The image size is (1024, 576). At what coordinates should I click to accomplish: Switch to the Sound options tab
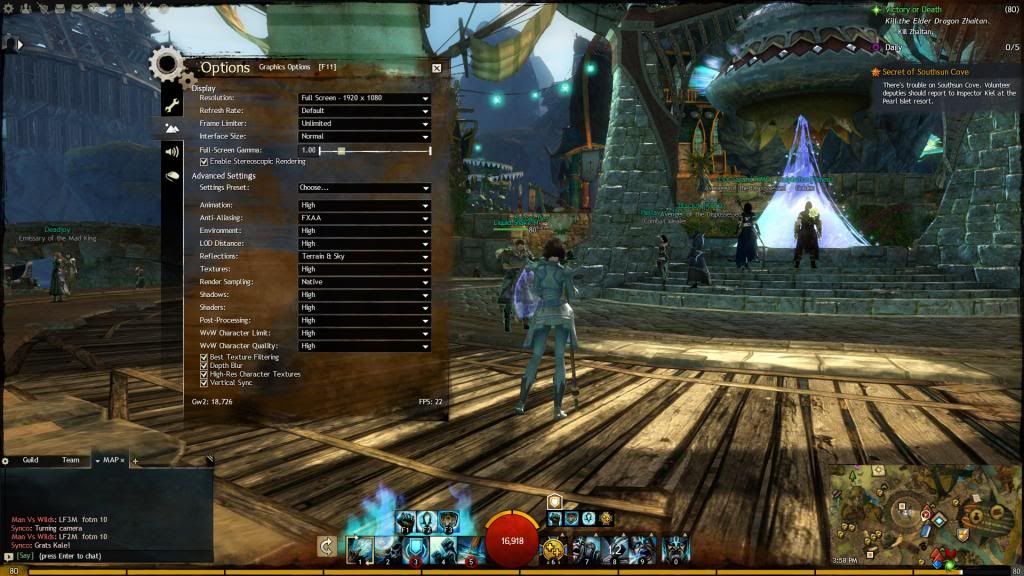click(x=172, y=152)
